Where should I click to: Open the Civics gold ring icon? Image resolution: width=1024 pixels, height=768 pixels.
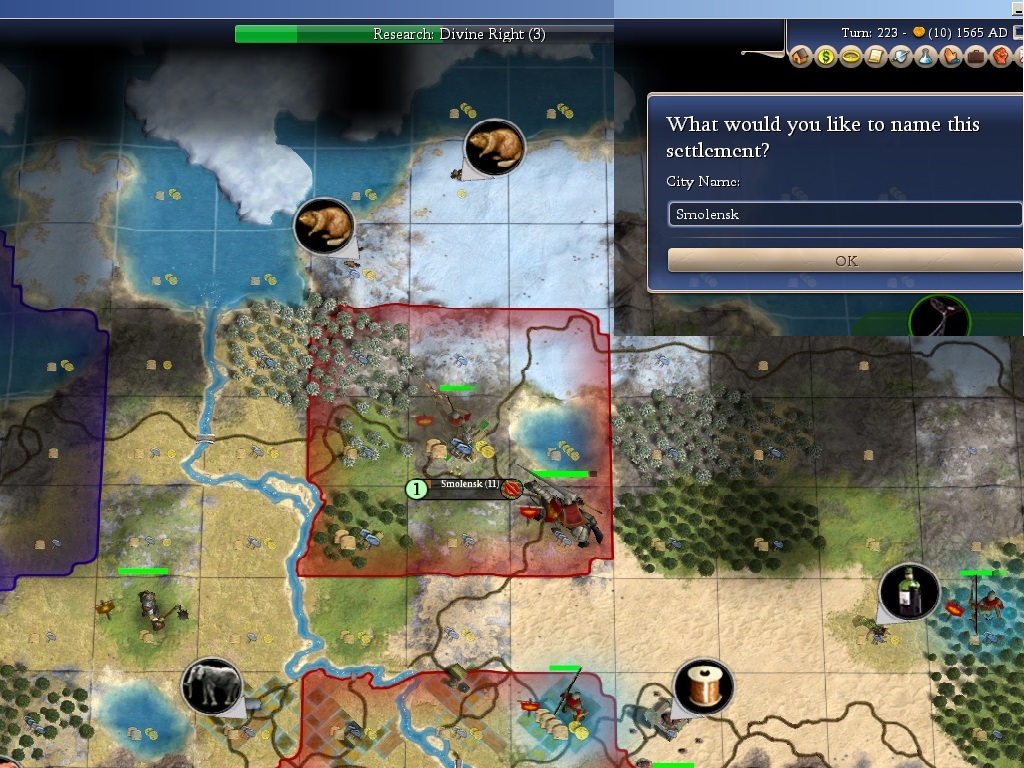[851, 57]
